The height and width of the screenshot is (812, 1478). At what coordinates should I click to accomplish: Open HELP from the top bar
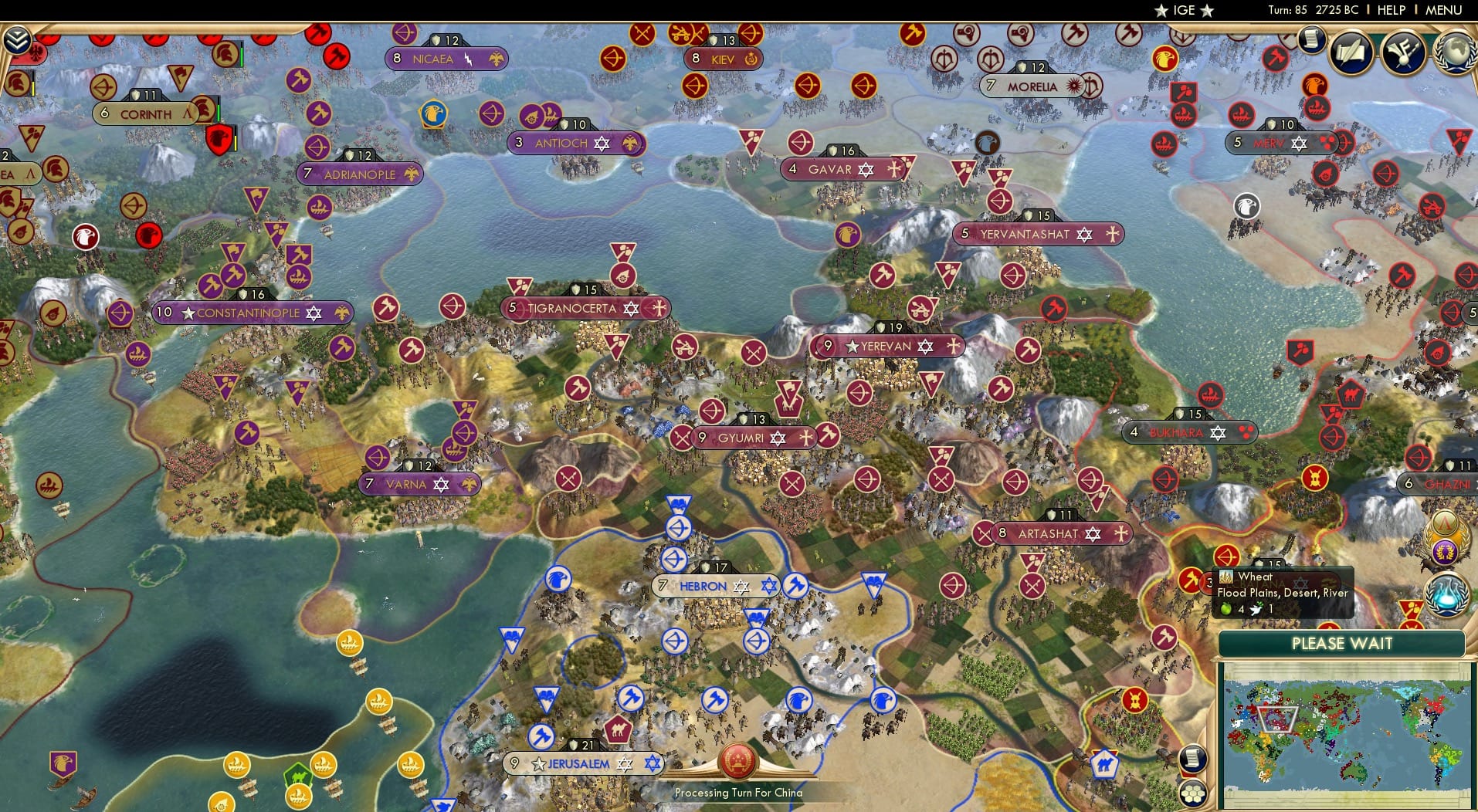[x=1390, y=10]
